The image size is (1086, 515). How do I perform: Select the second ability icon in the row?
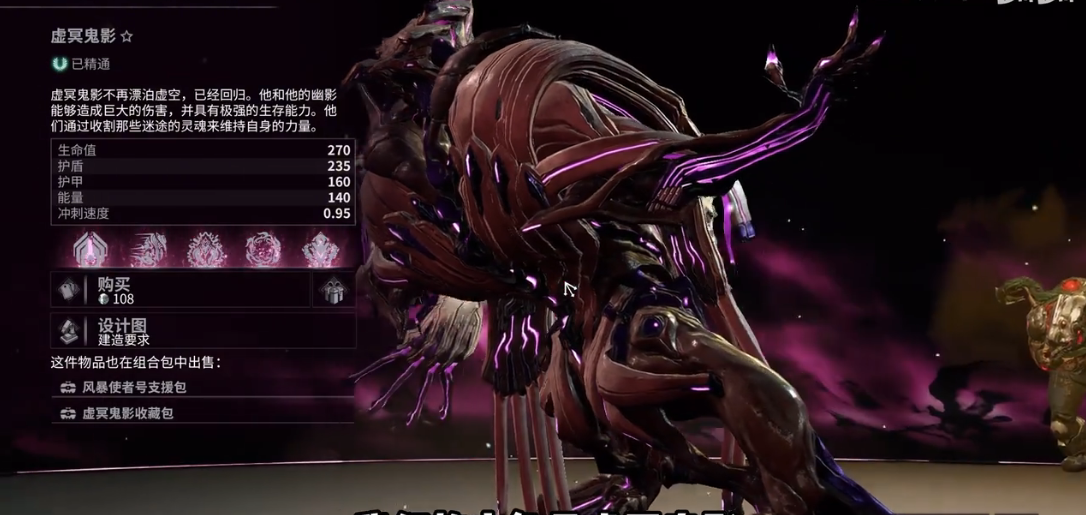click(149, 248)
